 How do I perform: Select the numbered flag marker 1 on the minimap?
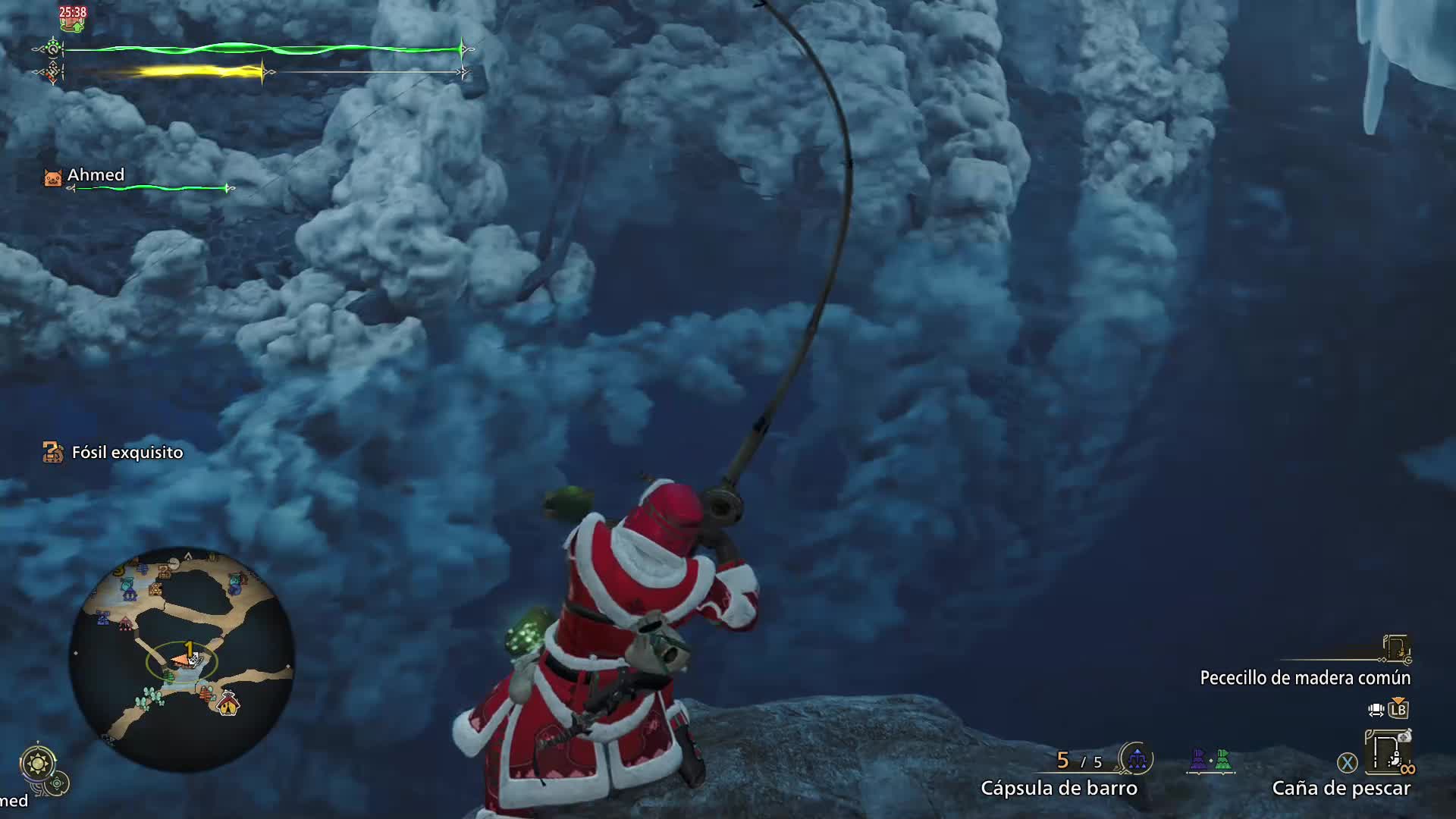pos(189,647)
